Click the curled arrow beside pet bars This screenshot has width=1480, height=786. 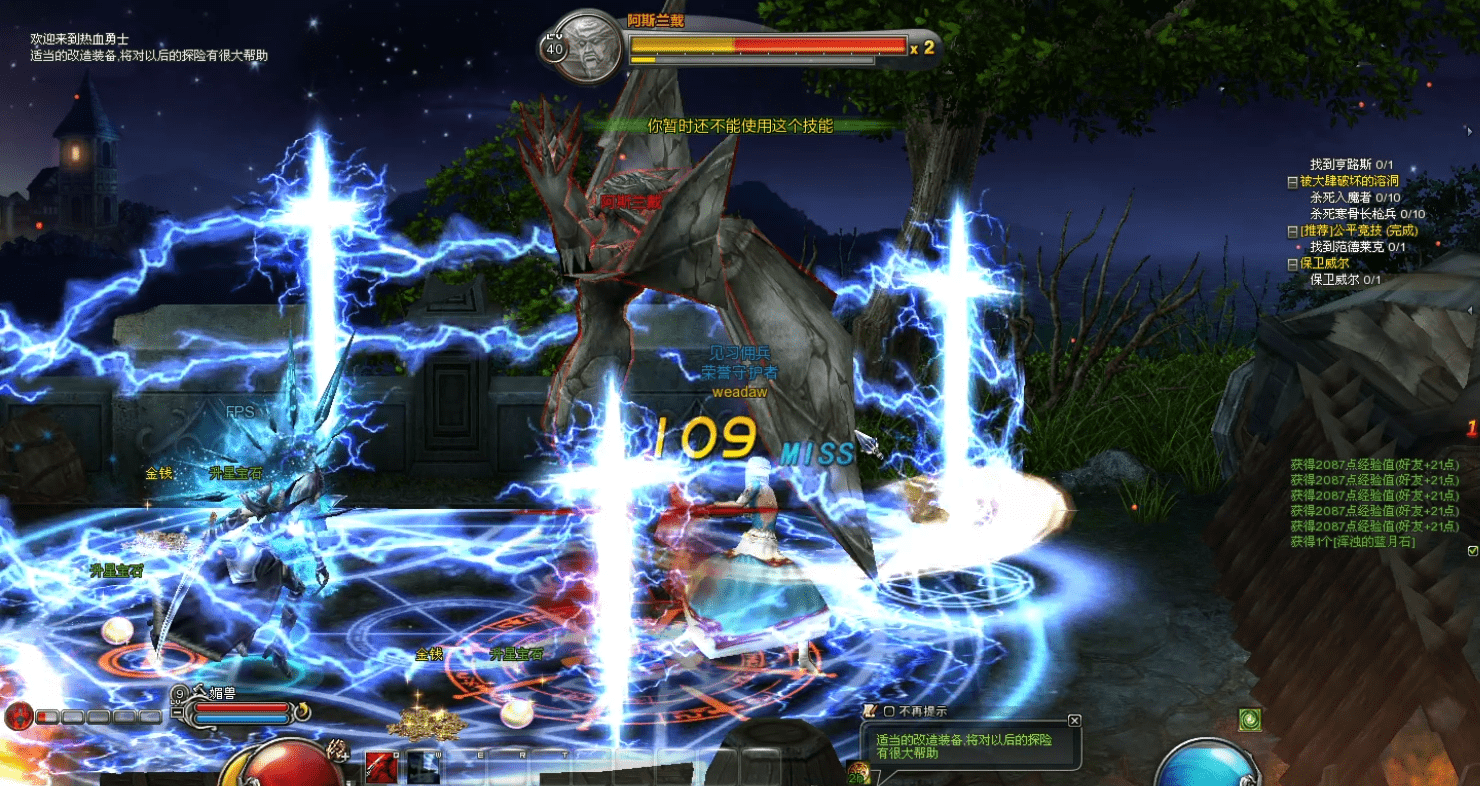tap(301, 712)
